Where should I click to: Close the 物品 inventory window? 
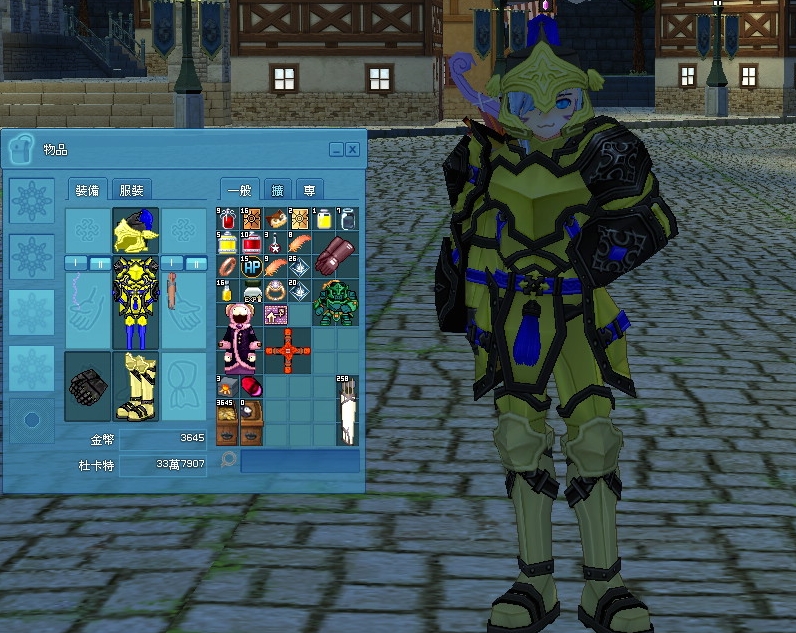coord(352,150)
